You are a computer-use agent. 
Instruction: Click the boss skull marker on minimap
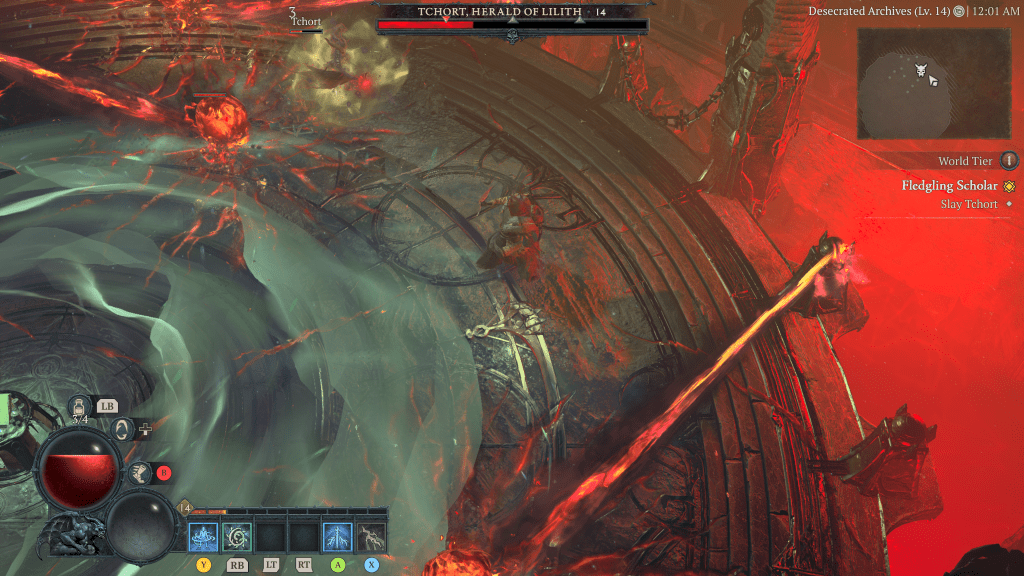click(x=920, y=70)
